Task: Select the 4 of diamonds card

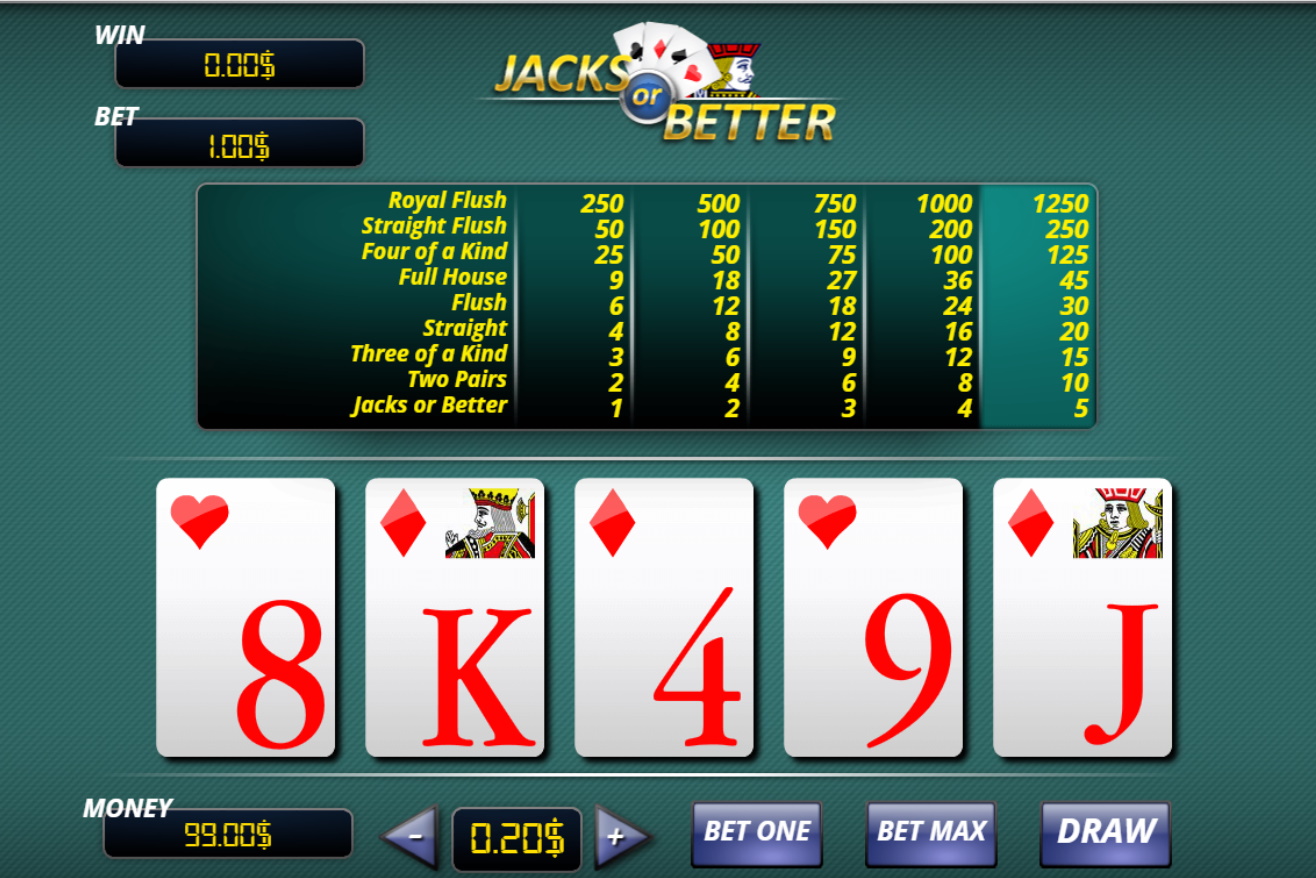Action: [x=664, y=617]
